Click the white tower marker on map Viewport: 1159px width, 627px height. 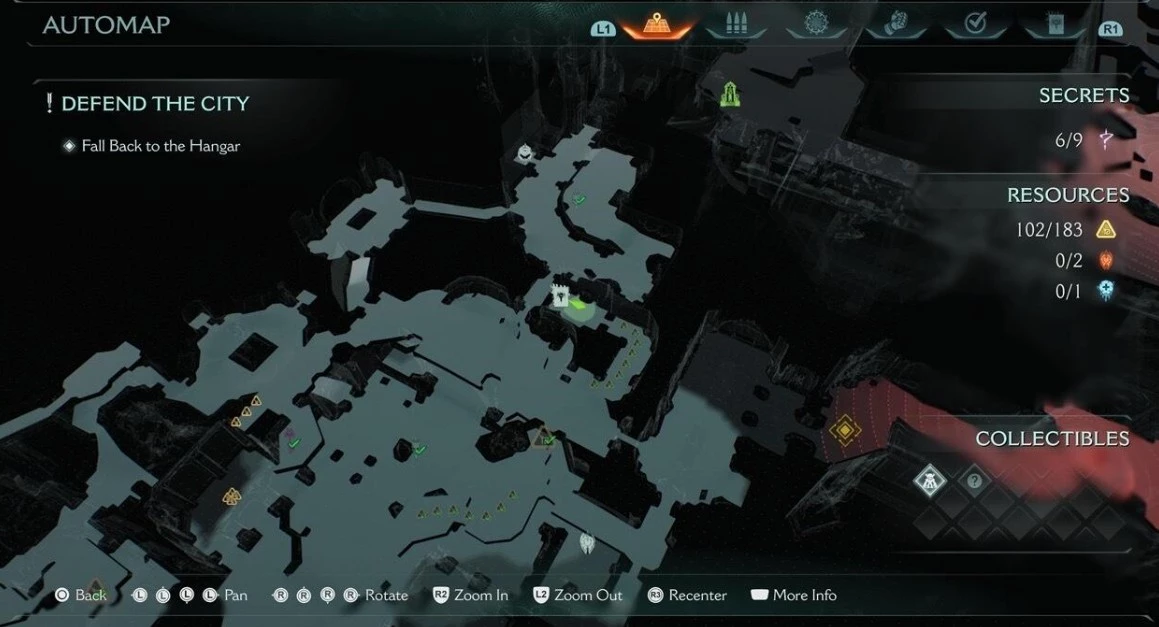561,295
